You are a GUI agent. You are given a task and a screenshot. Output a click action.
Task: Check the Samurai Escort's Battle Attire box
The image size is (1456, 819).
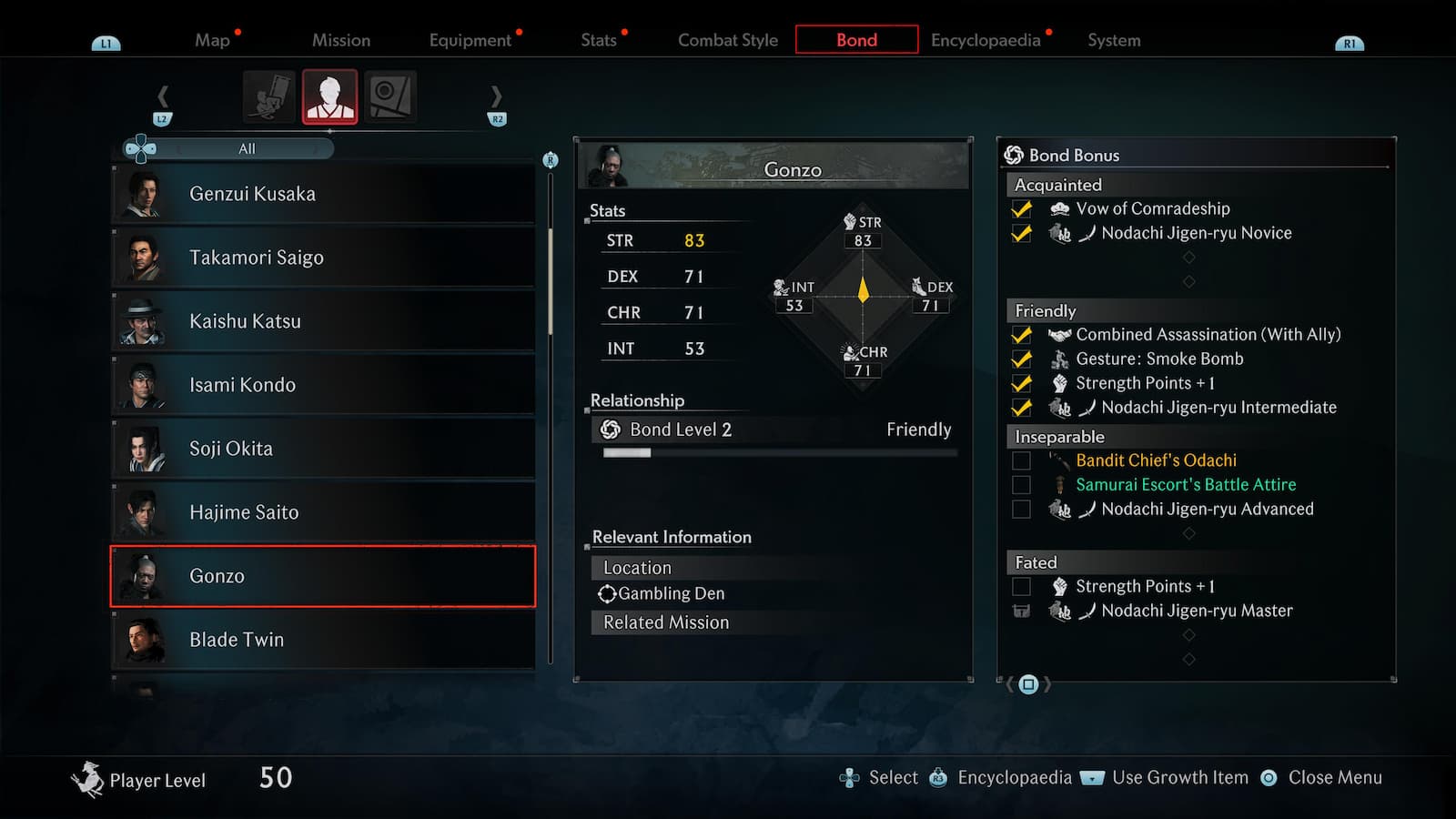1021,485
